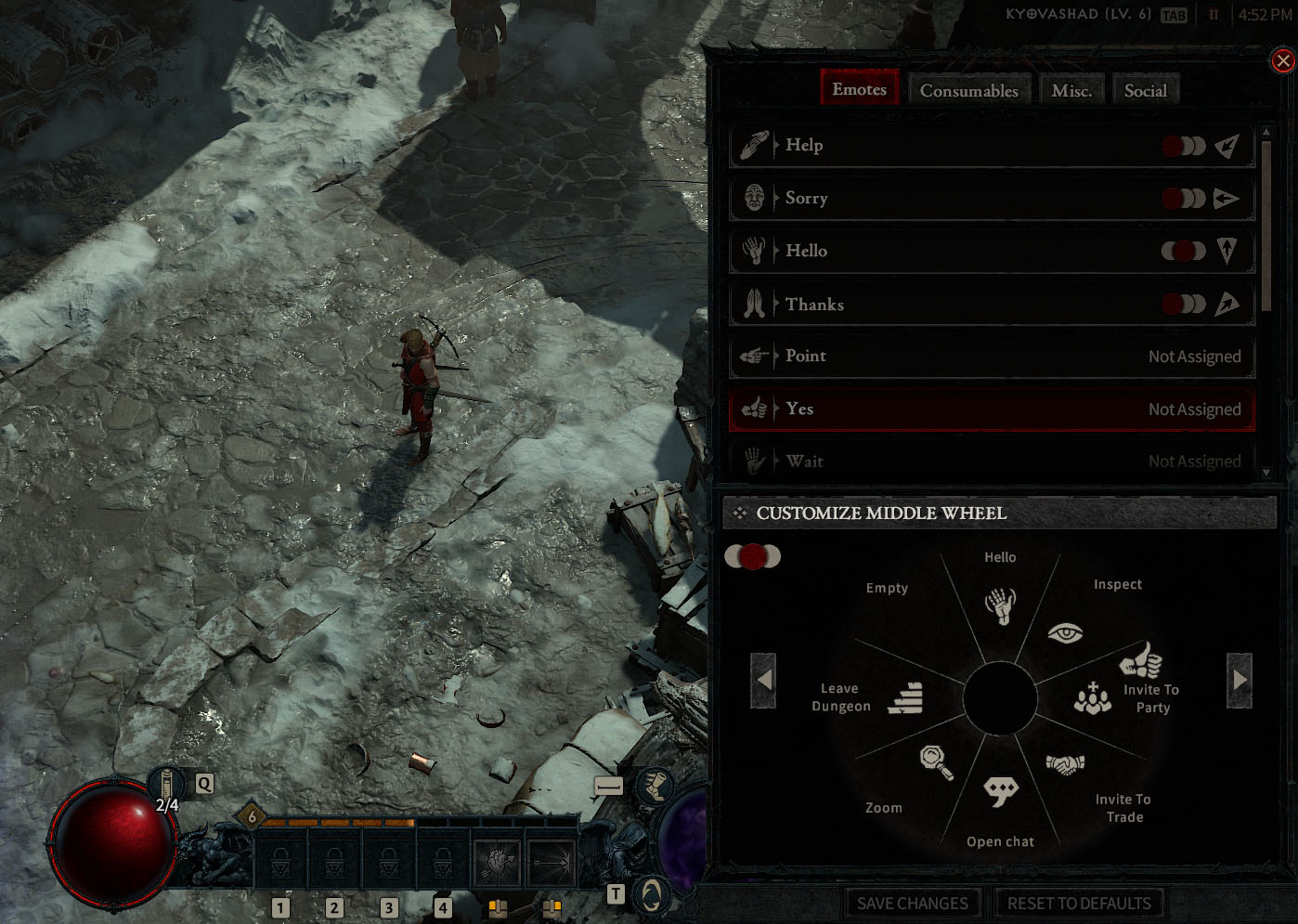Click the left arrow to switch wheel page
This screenshot has height=924, width=1298.
763,679
